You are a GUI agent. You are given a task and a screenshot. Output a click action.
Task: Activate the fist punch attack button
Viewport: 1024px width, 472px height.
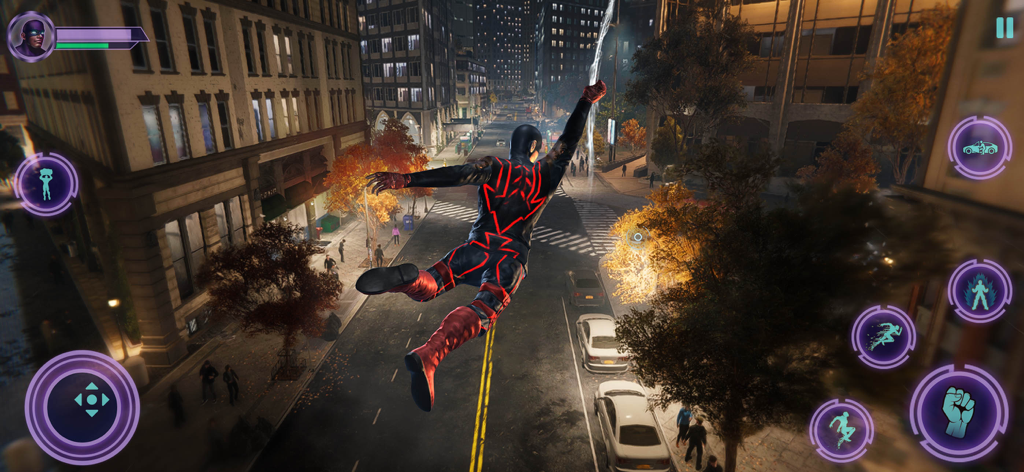coord(958,413)
